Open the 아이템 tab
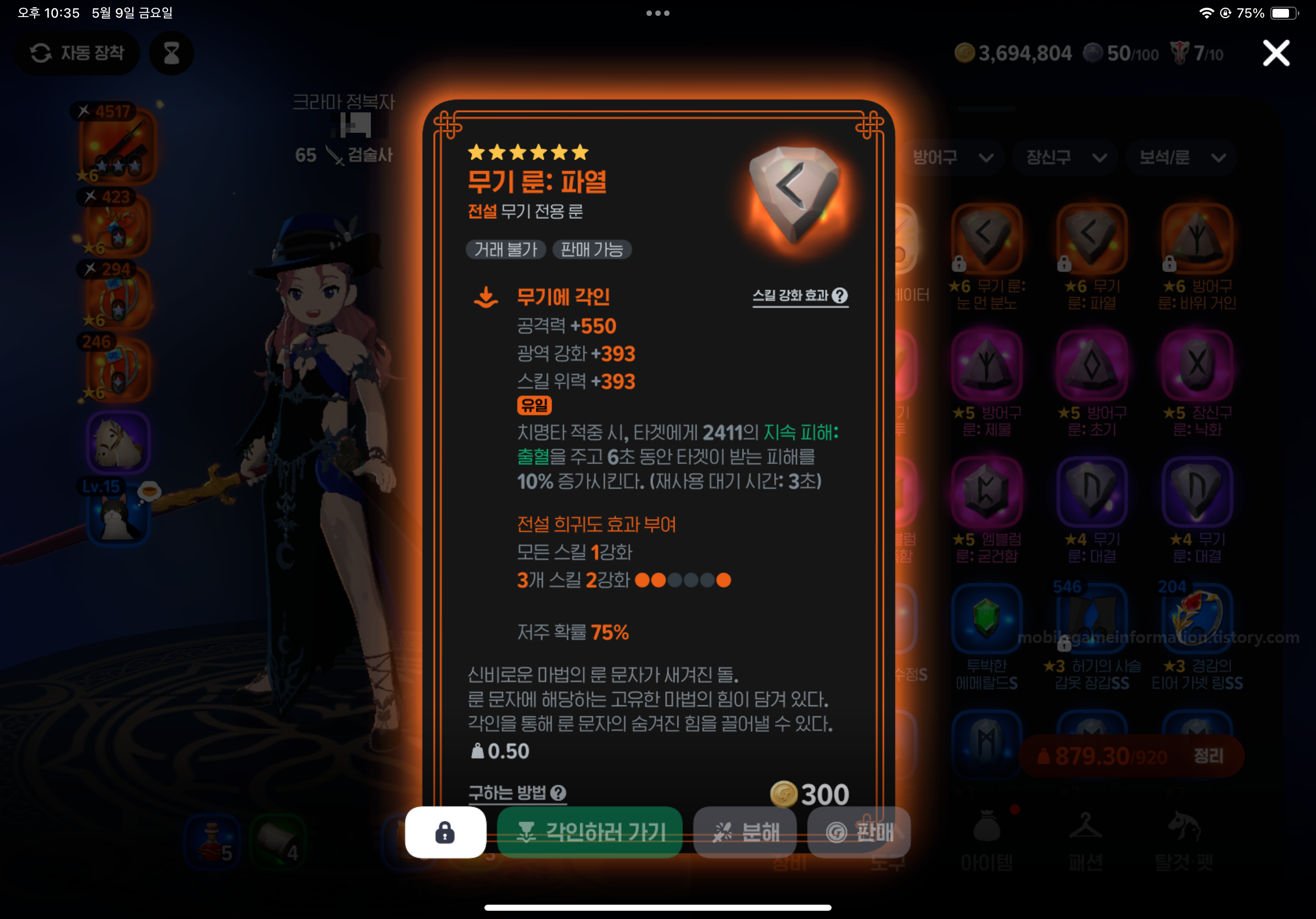This screenshot has height=919, width=1316. (987, 840)
